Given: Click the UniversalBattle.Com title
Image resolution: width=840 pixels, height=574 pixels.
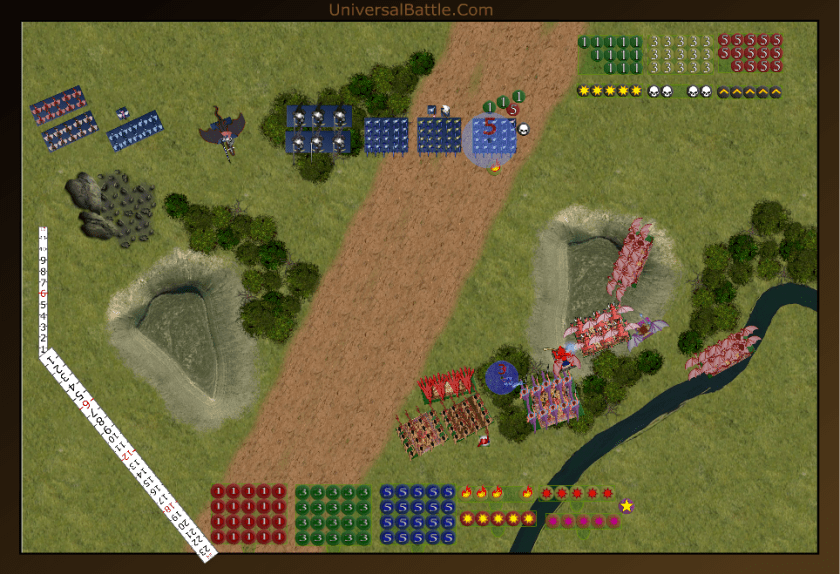Looking at the screenshot, I should (410, 10).
